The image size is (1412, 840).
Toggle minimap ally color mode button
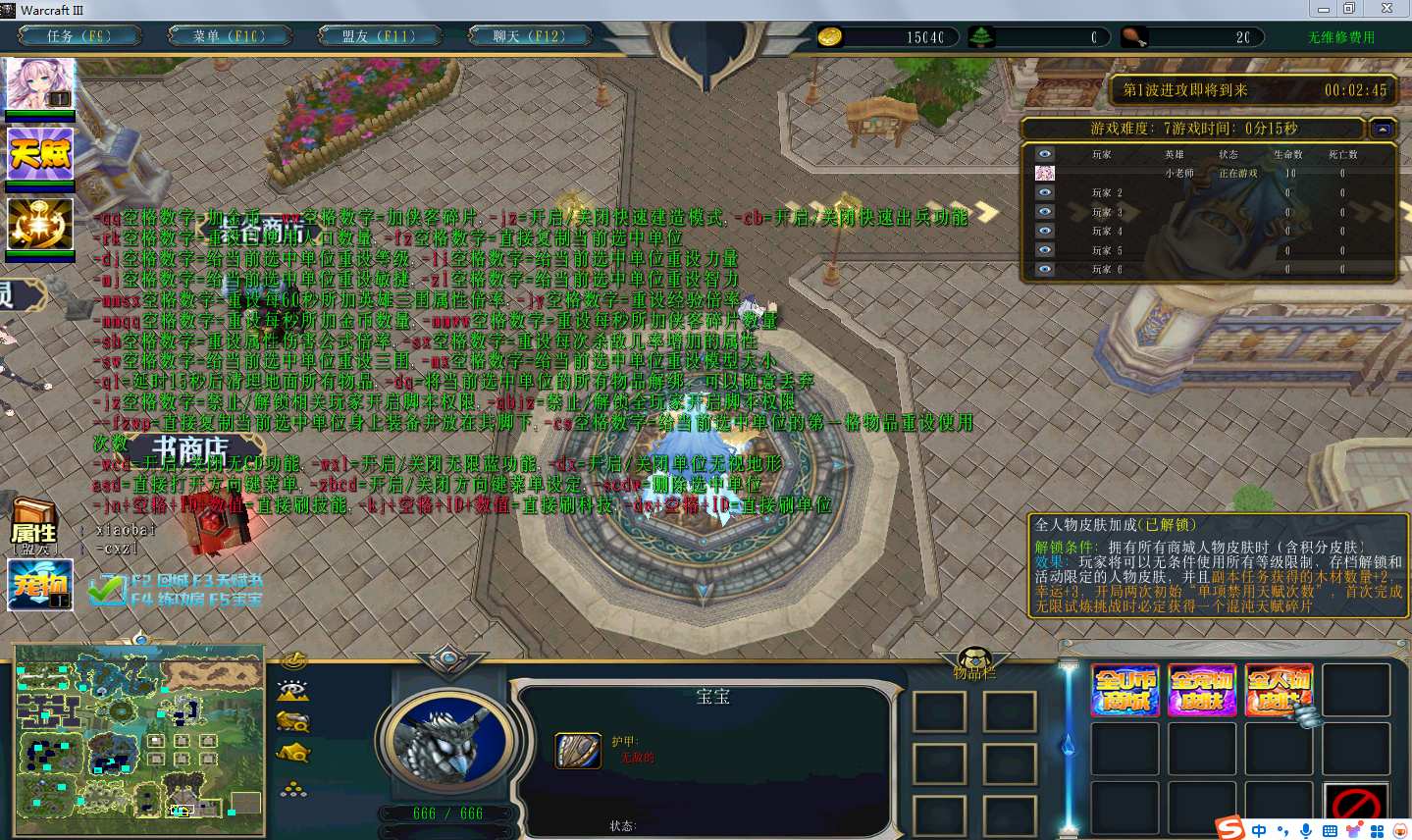pyautogui.click(x=293, y=722)
